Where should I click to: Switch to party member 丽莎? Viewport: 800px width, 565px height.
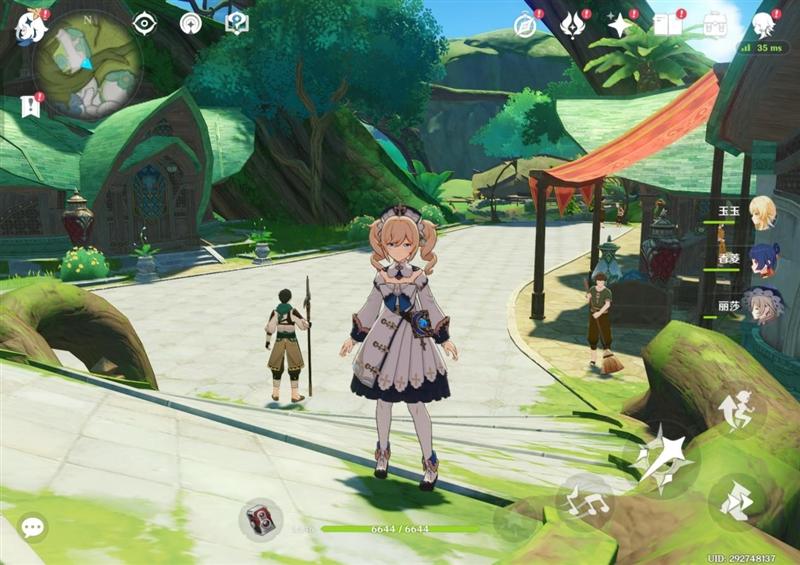pos(763,306)
